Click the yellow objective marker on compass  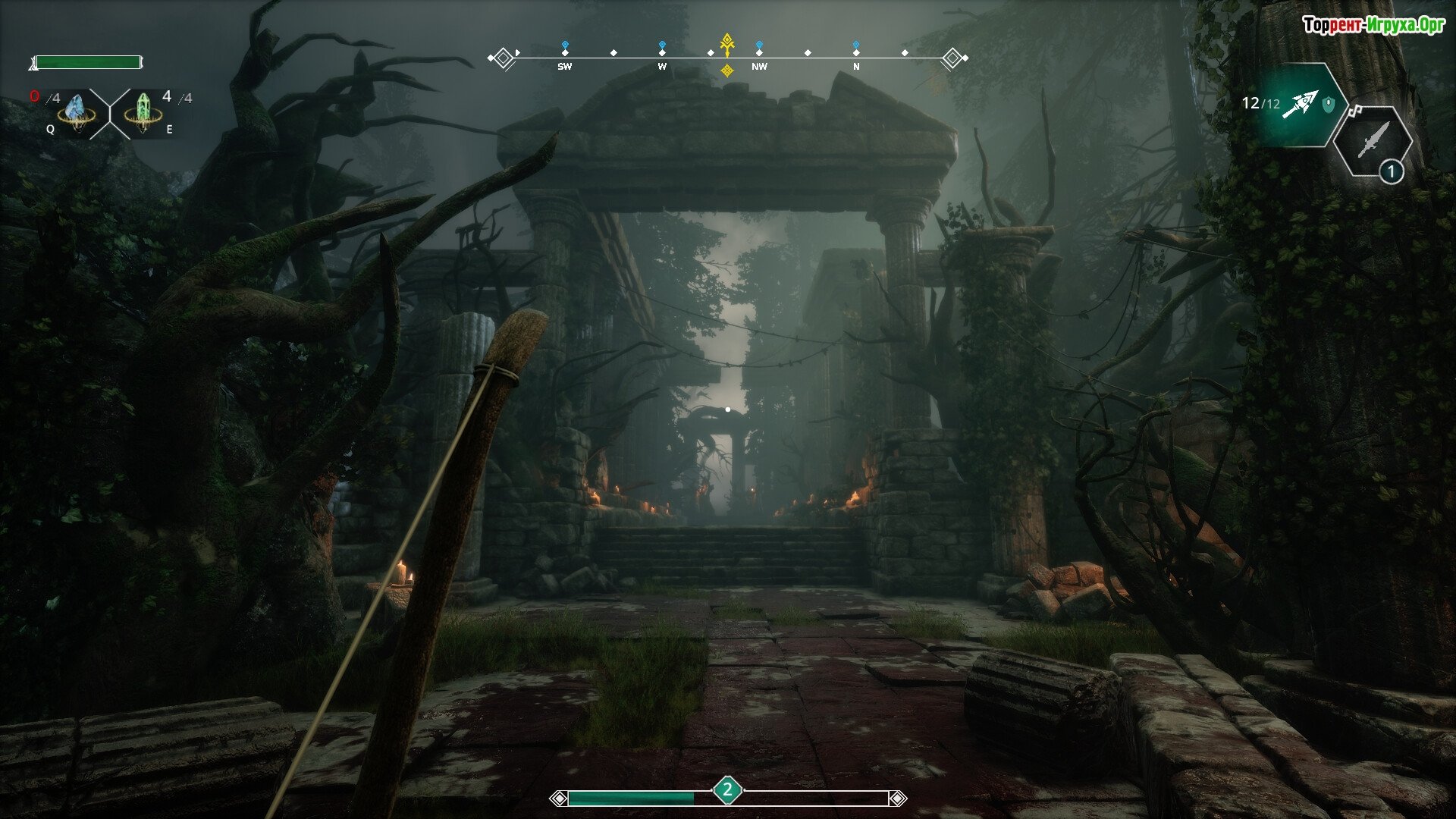tap(726, 45)
